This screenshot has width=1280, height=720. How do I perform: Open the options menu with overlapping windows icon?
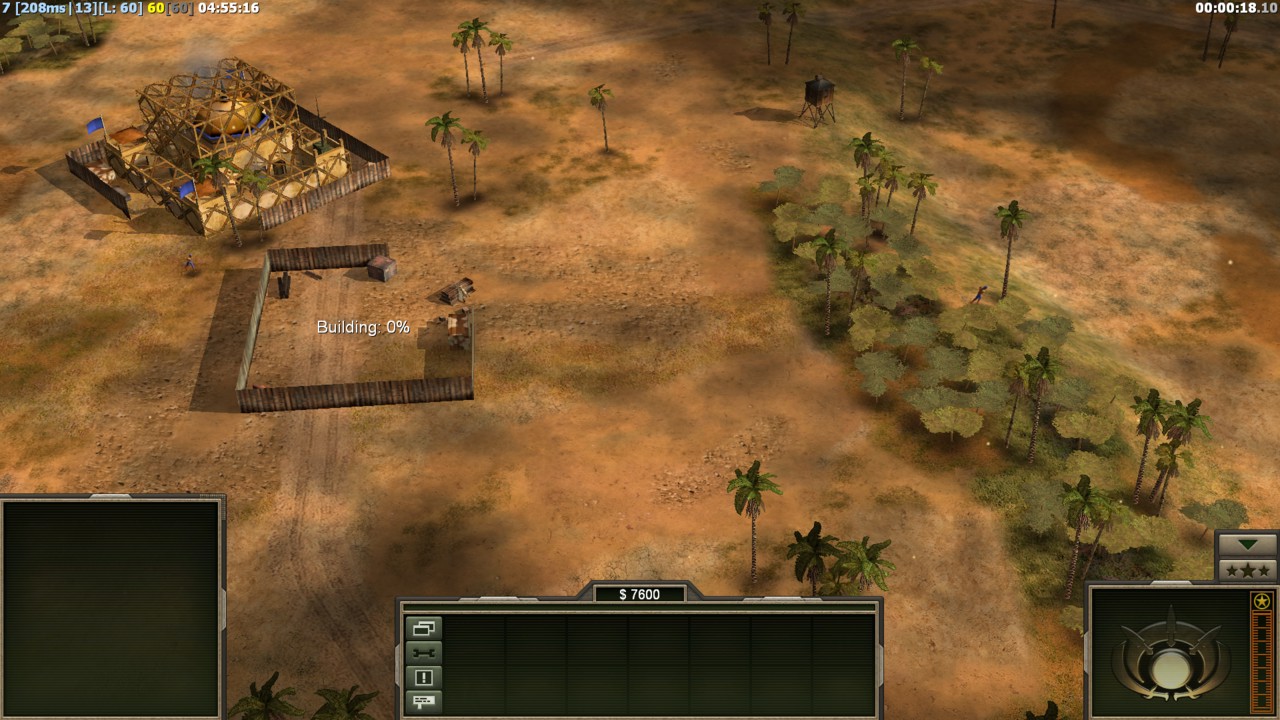423,629
